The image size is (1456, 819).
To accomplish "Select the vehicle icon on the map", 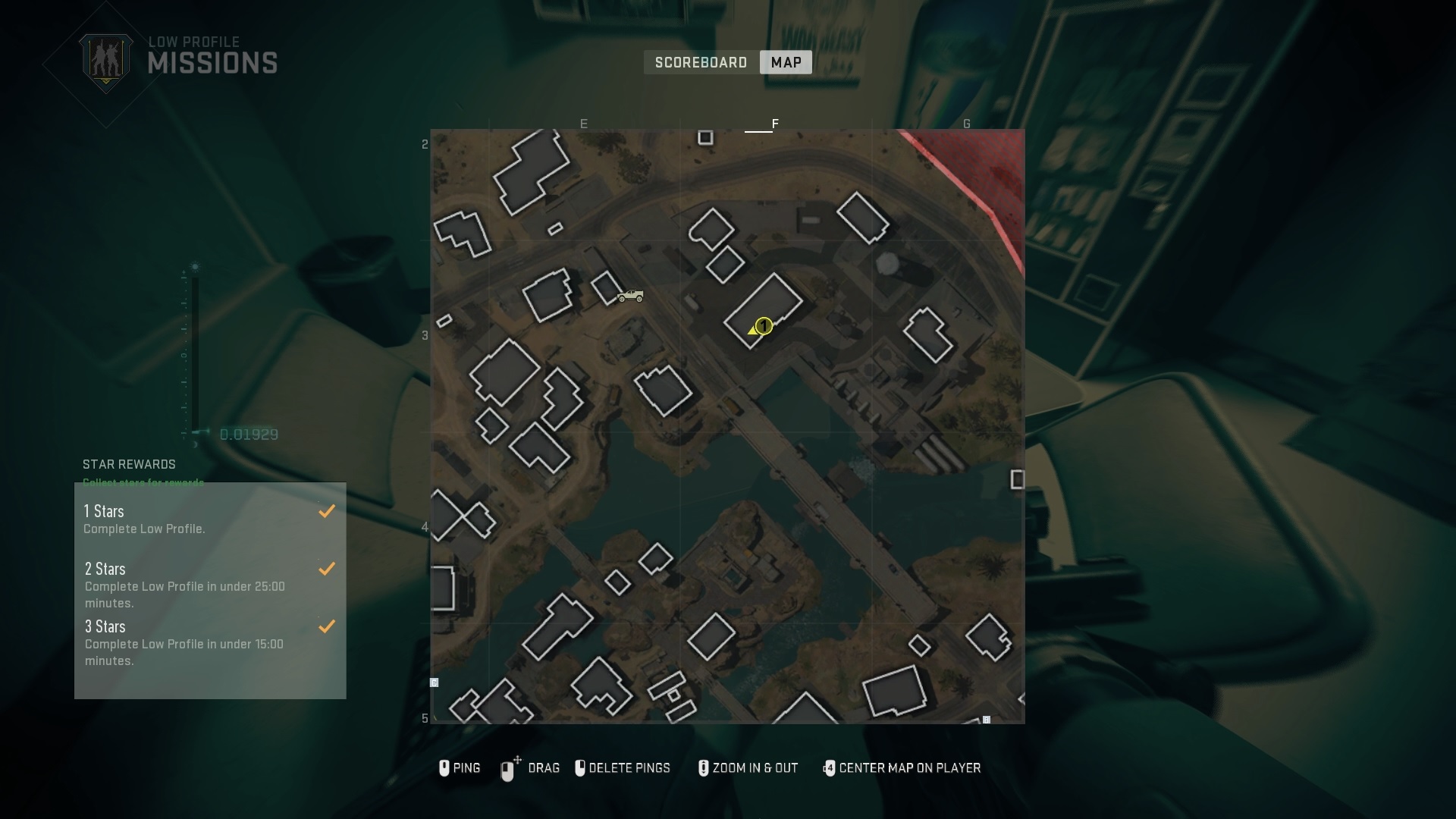I will 629,297.
